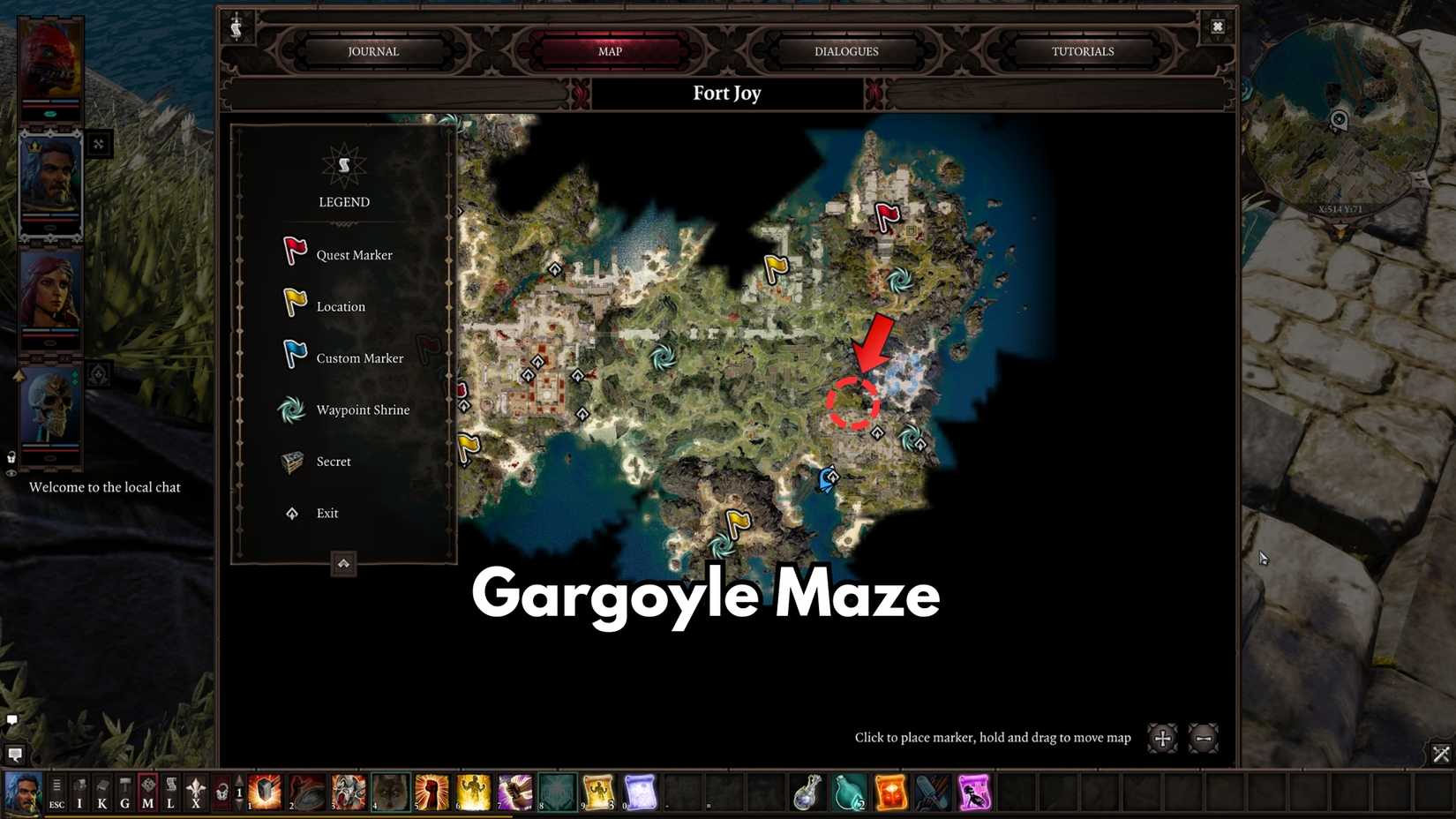Click the Secret treasure chest icon in the legend
1456x819 pixels.
(292, 460)
